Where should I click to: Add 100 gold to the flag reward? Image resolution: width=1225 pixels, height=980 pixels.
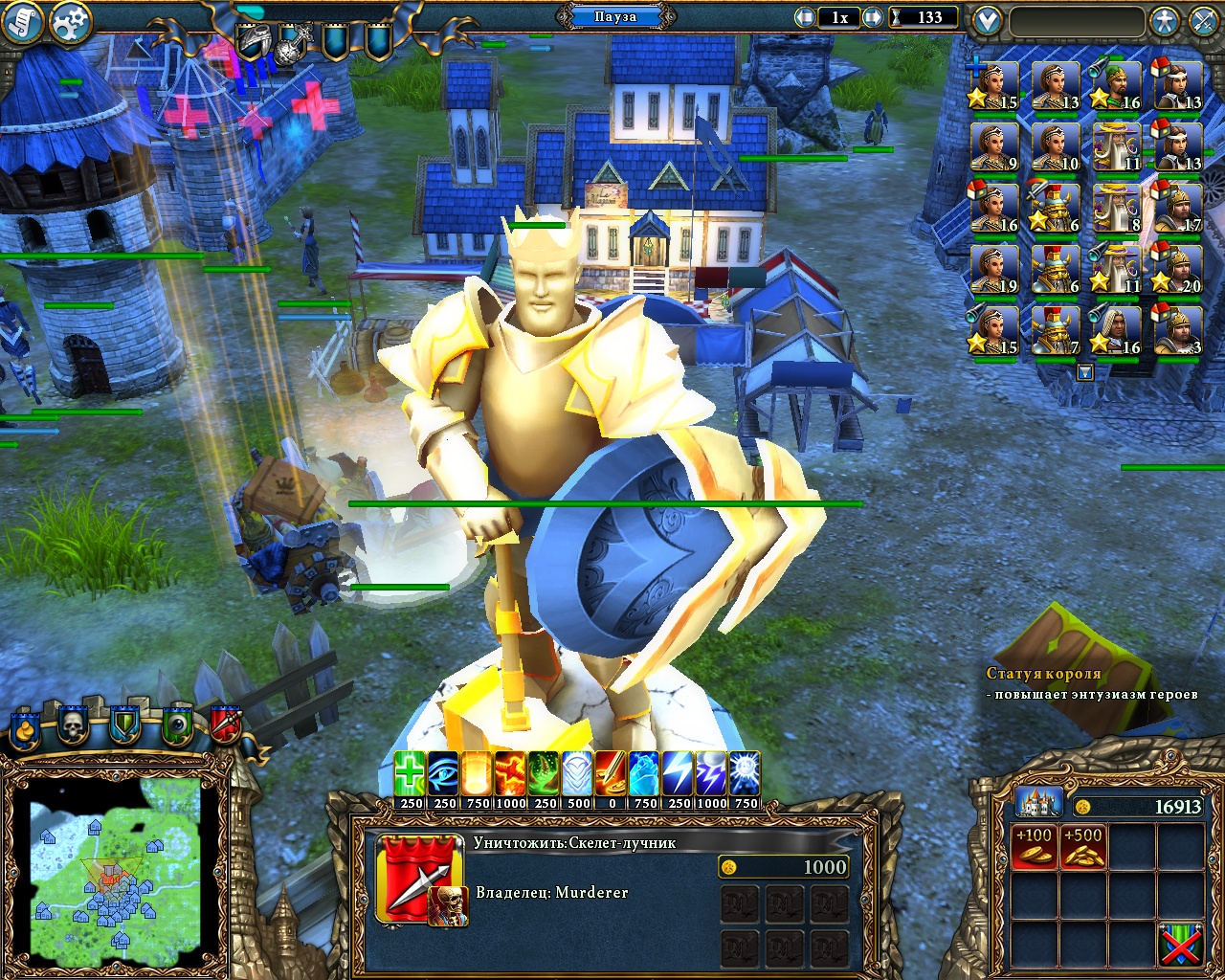click(1034, 846)
